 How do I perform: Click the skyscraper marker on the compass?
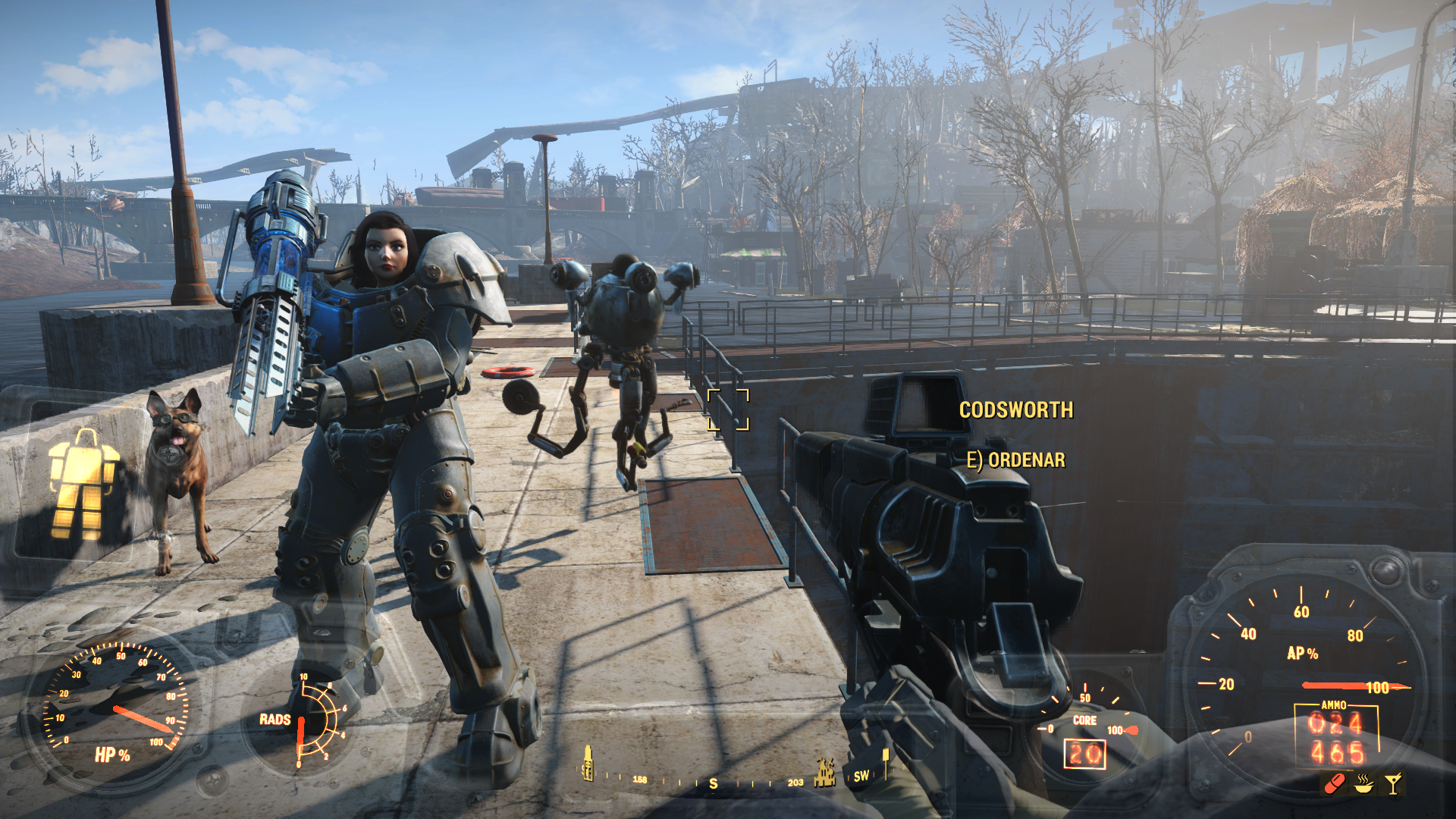[x=587, y=763]
